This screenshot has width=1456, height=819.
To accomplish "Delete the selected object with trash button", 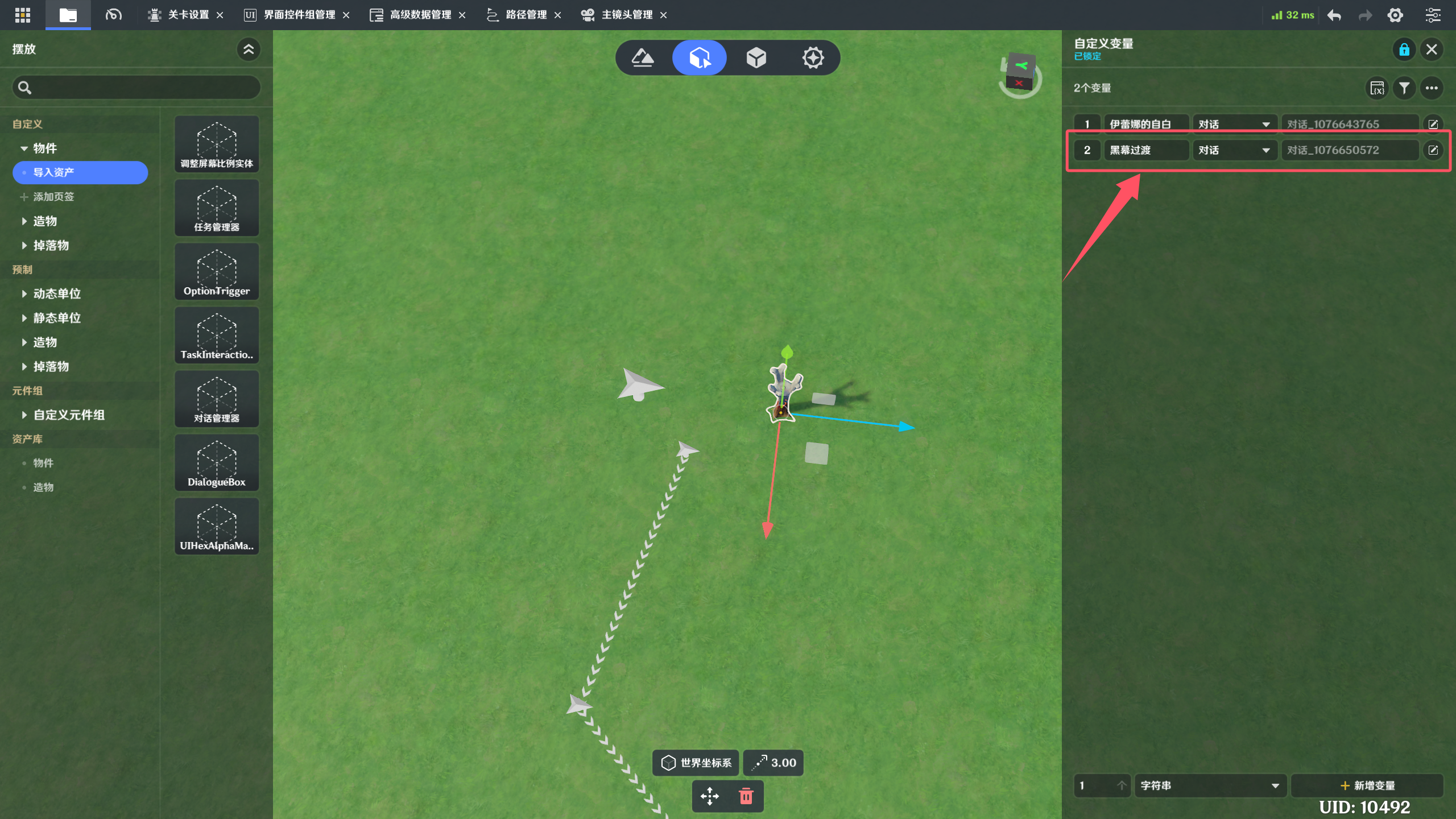I will pyautogui.click(x=746, y=796).
